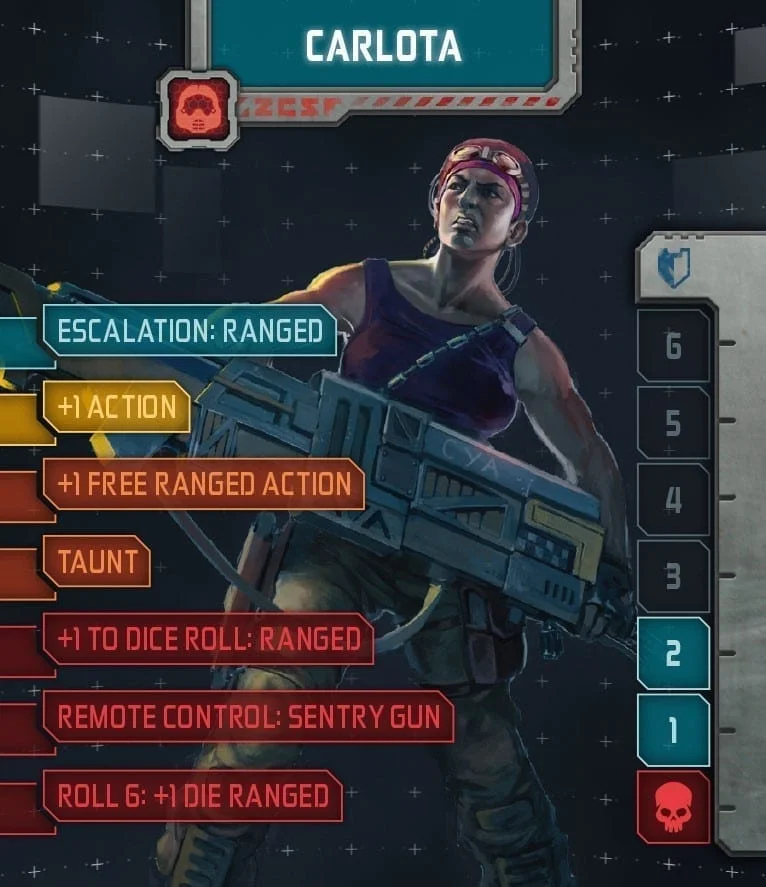
Task: Set the health track to 4
Action: click(673, 500)
